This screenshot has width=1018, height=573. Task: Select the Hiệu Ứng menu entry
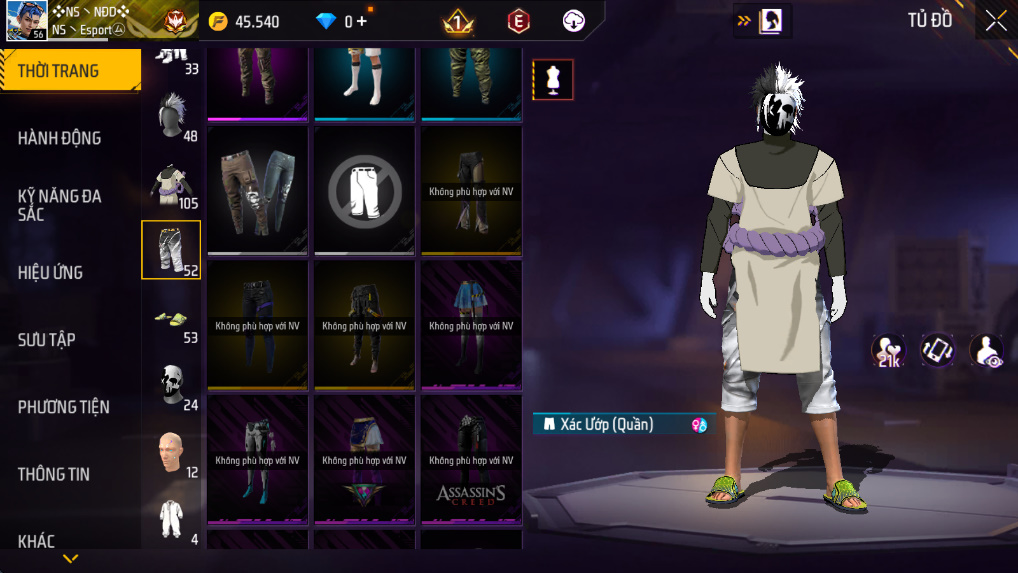(x=52, y=272)
